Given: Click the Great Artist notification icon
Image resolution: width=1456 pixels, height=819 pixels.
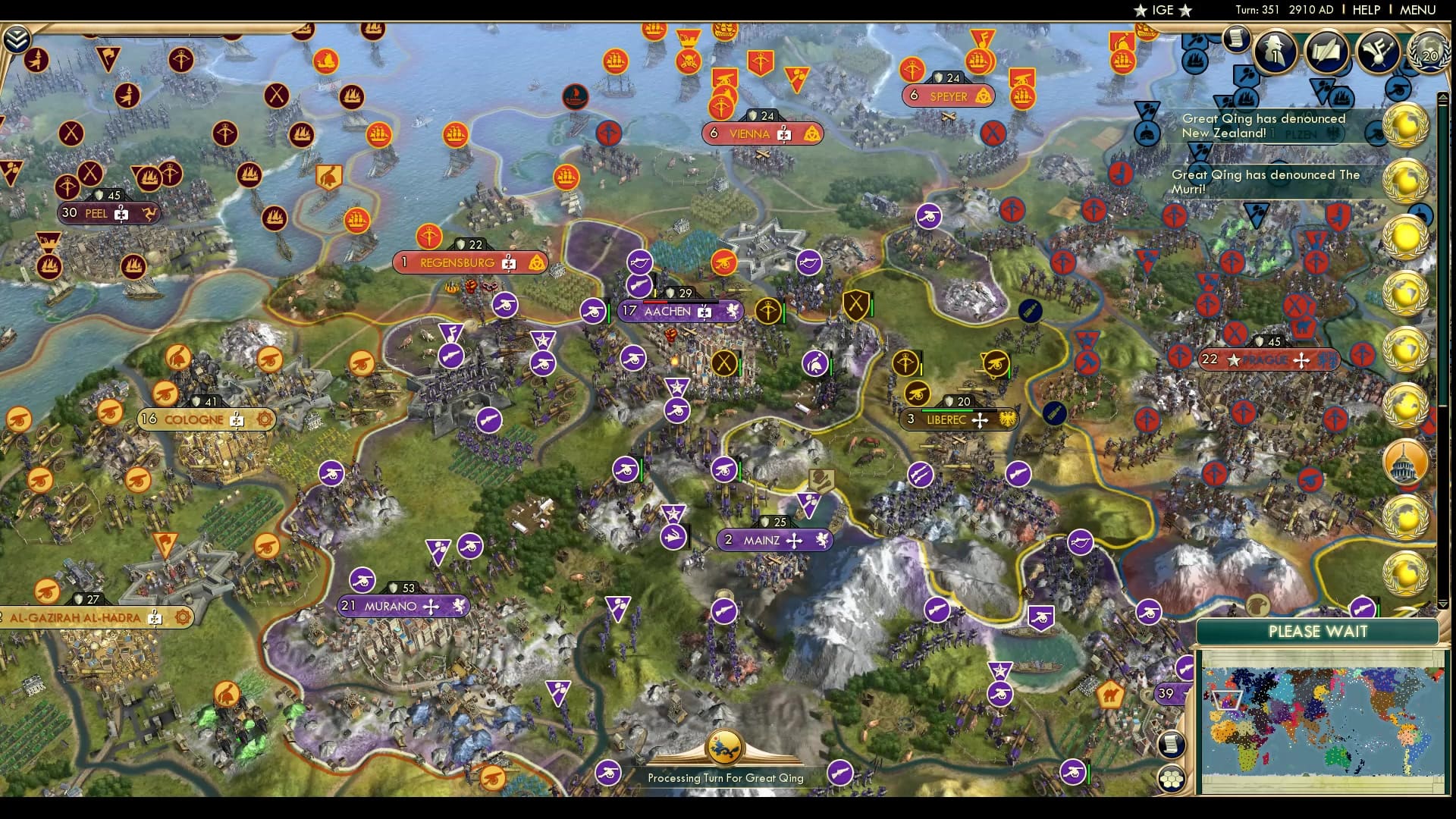Looking at the screenshot, I should [1379, 51].
